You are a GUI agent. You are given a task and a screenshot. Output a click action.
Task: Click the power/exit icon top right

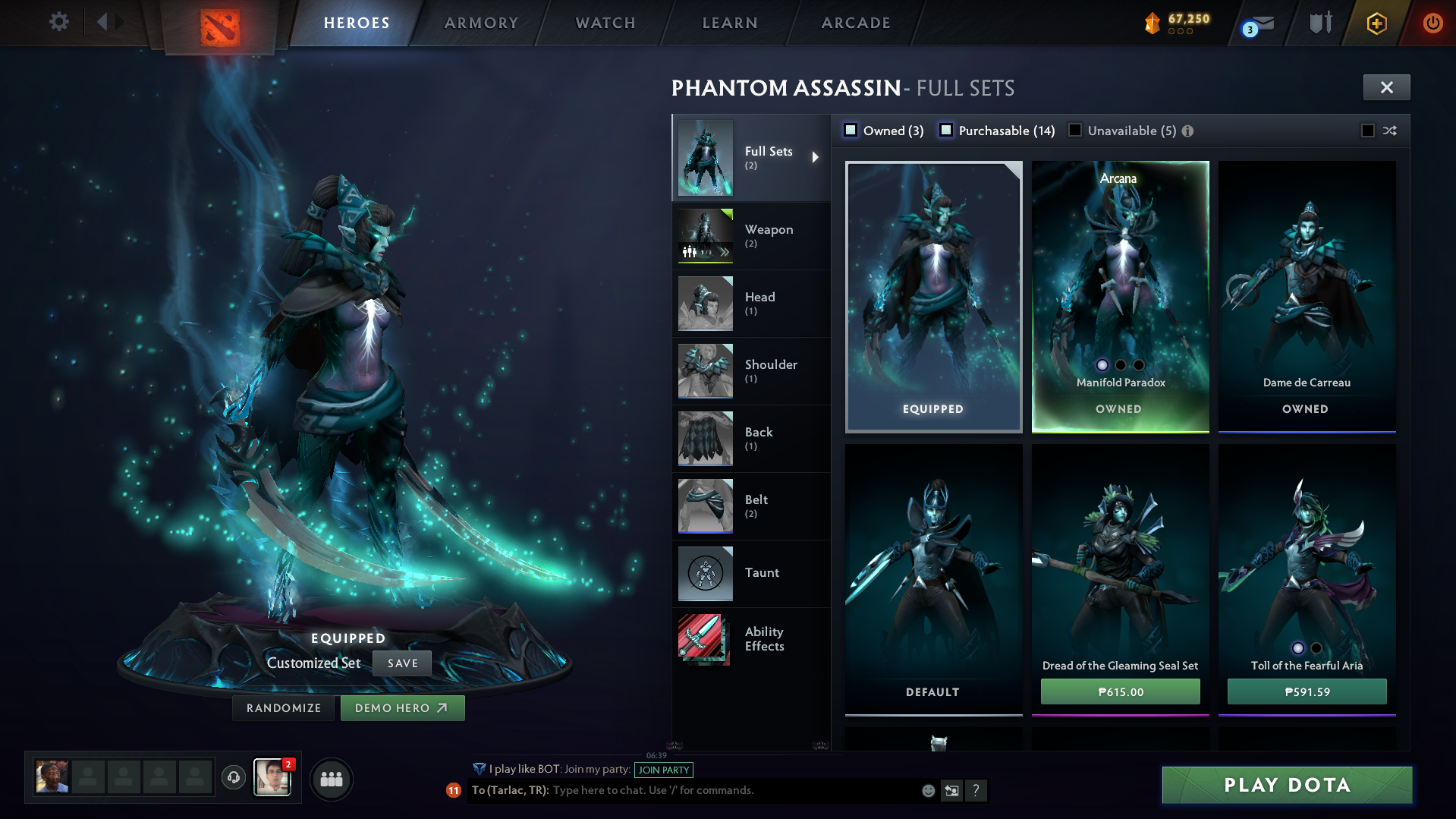pyautogui.click(x=1432, y=23)
